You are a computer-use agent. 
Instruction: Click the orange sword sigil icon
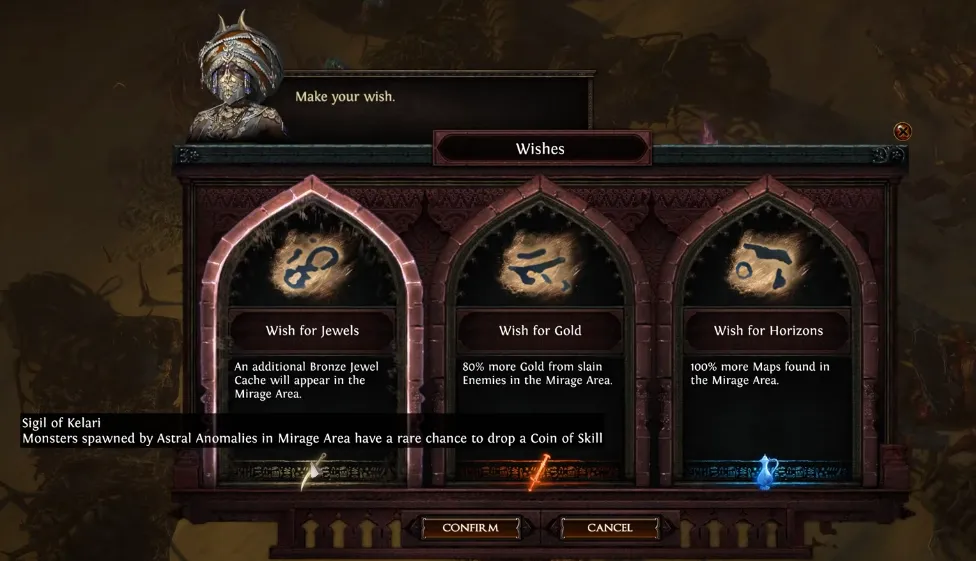click(x=541, y=471)
